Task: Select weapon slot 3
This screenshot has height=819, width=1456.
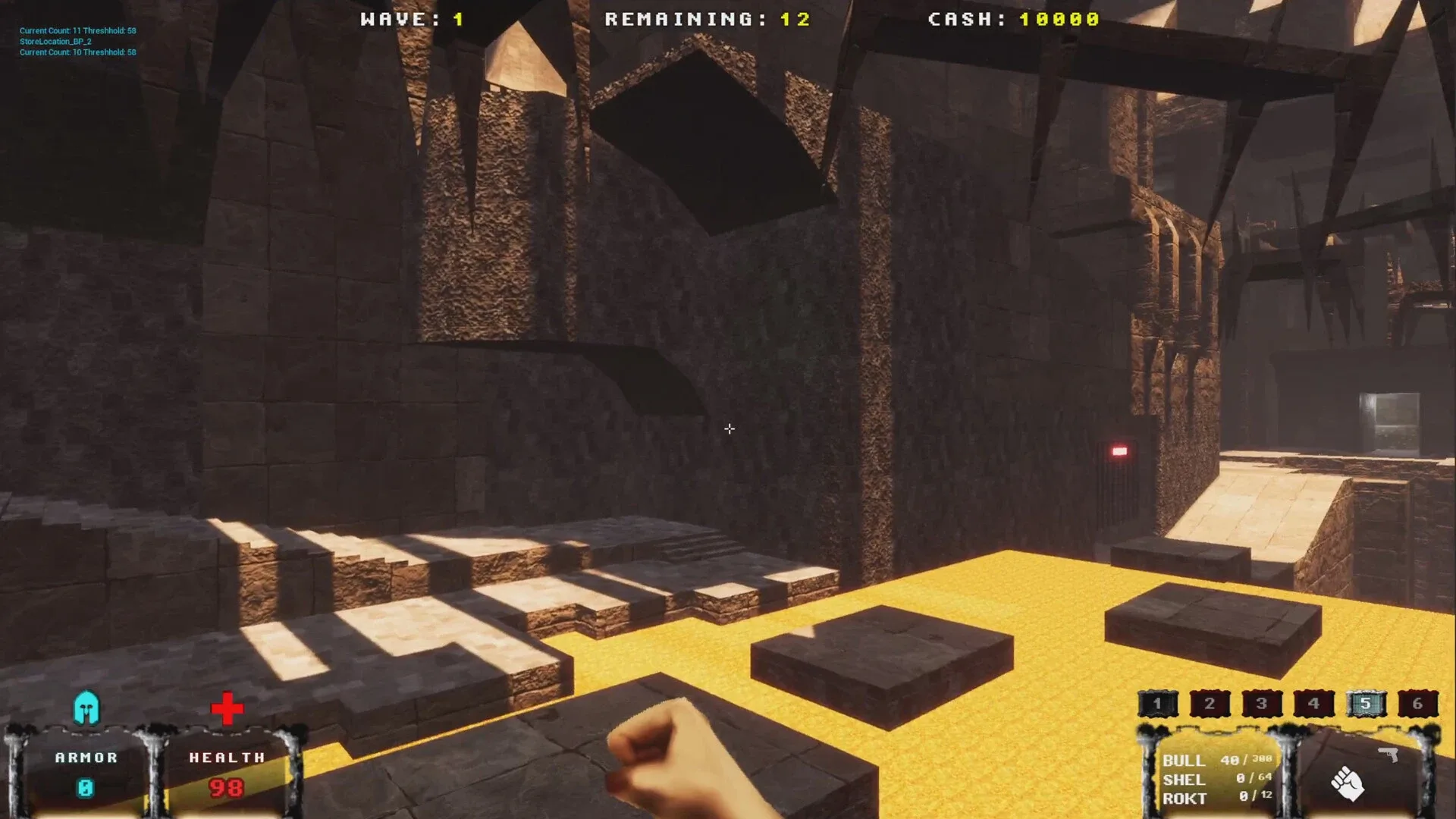Action: click(1261, 703)
